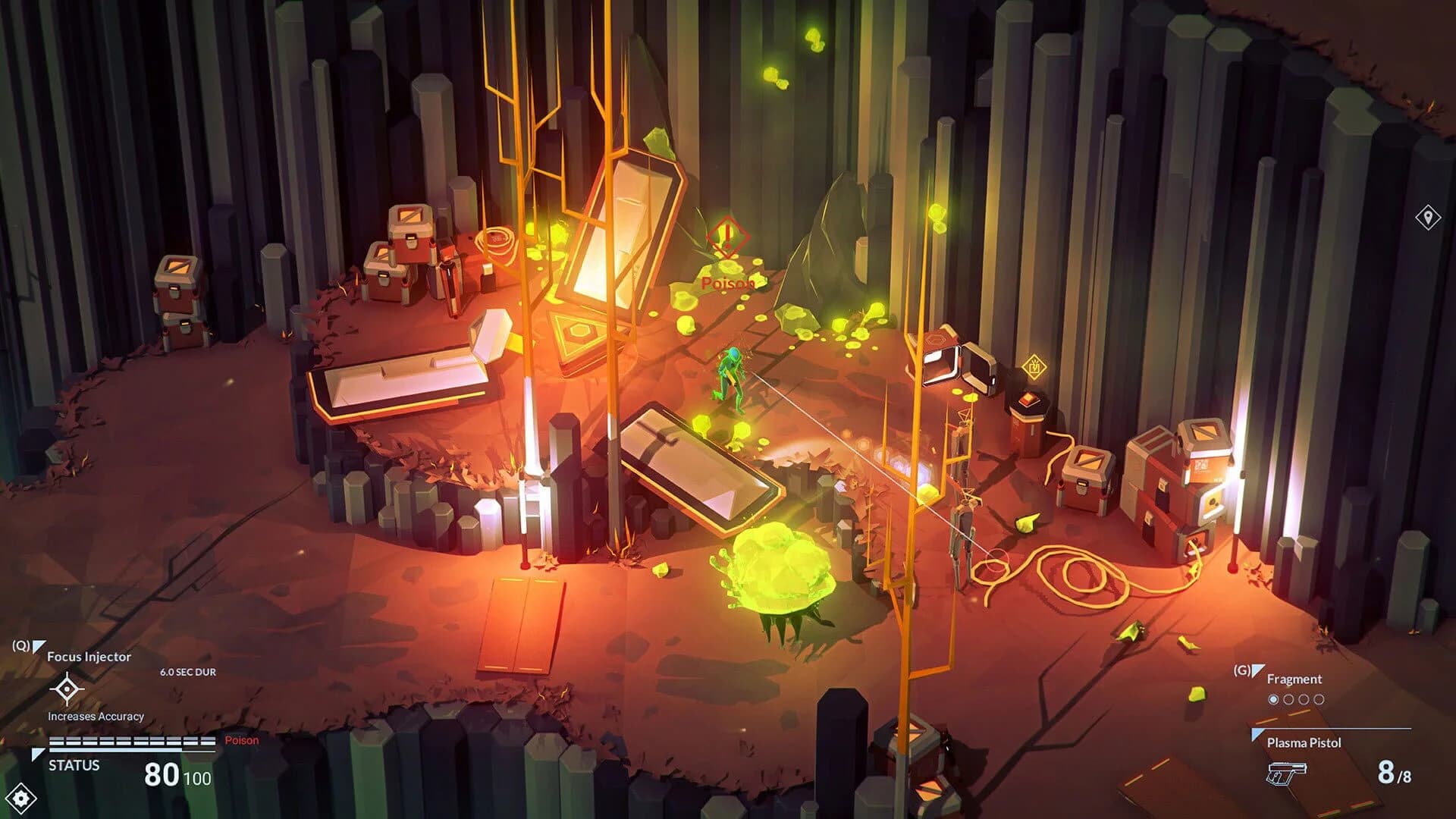
Task: Click the red Poison status label
Action: pos(241,740)
